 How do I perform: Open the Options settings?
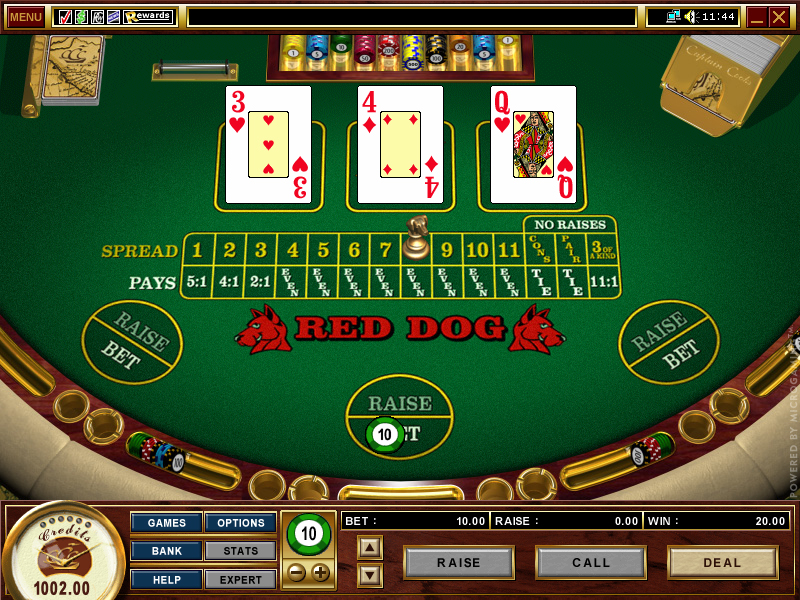coord(241,523)
